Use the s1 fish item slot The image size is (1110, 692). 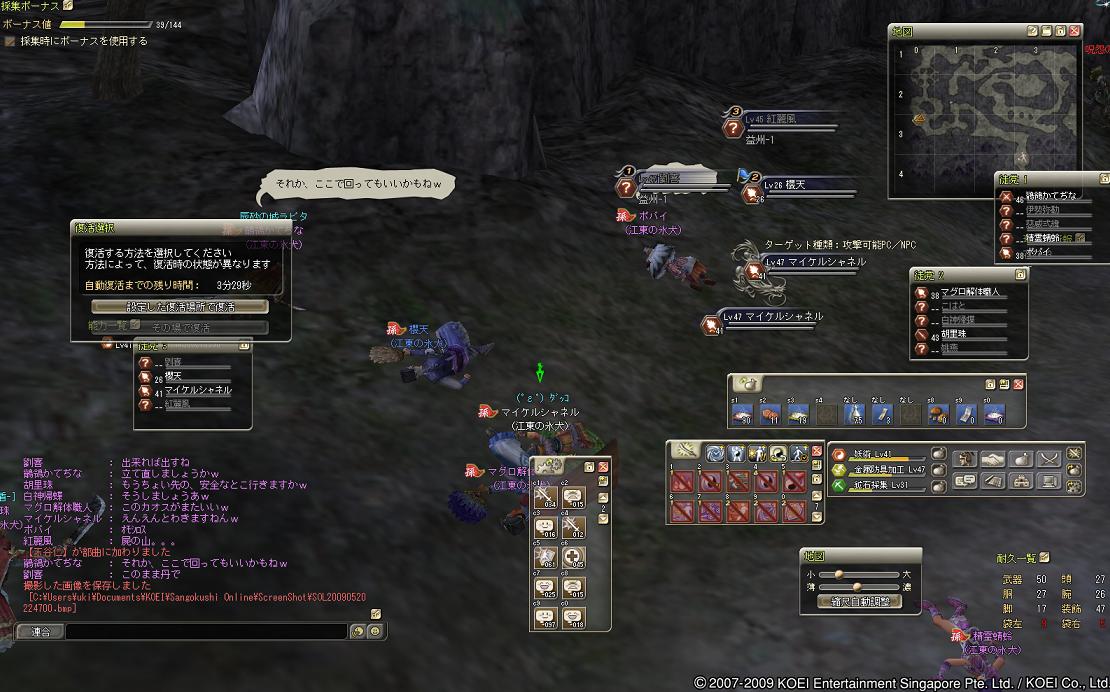click(743, 412)
